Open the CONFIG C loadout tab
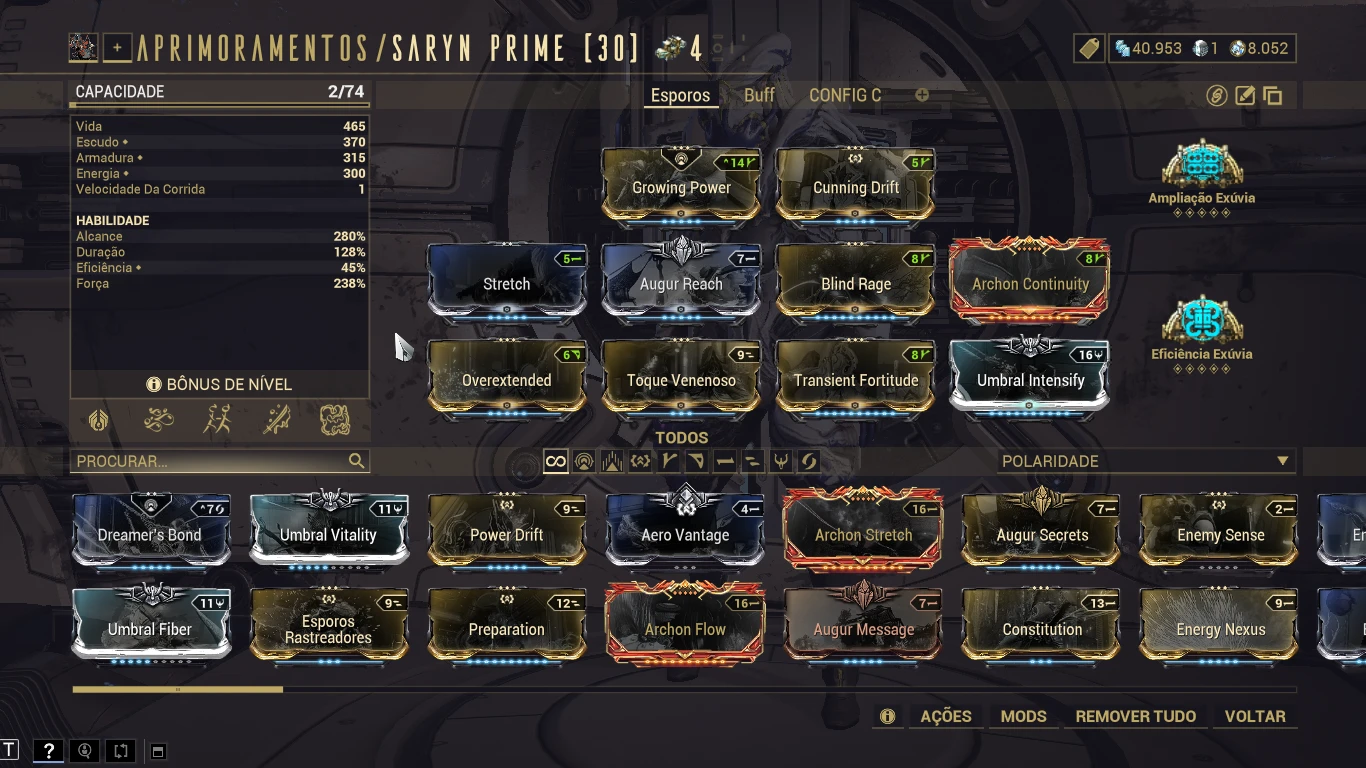Image resolution: width=1366 pixels, height=768 pixels. click(x=845, y=95)
